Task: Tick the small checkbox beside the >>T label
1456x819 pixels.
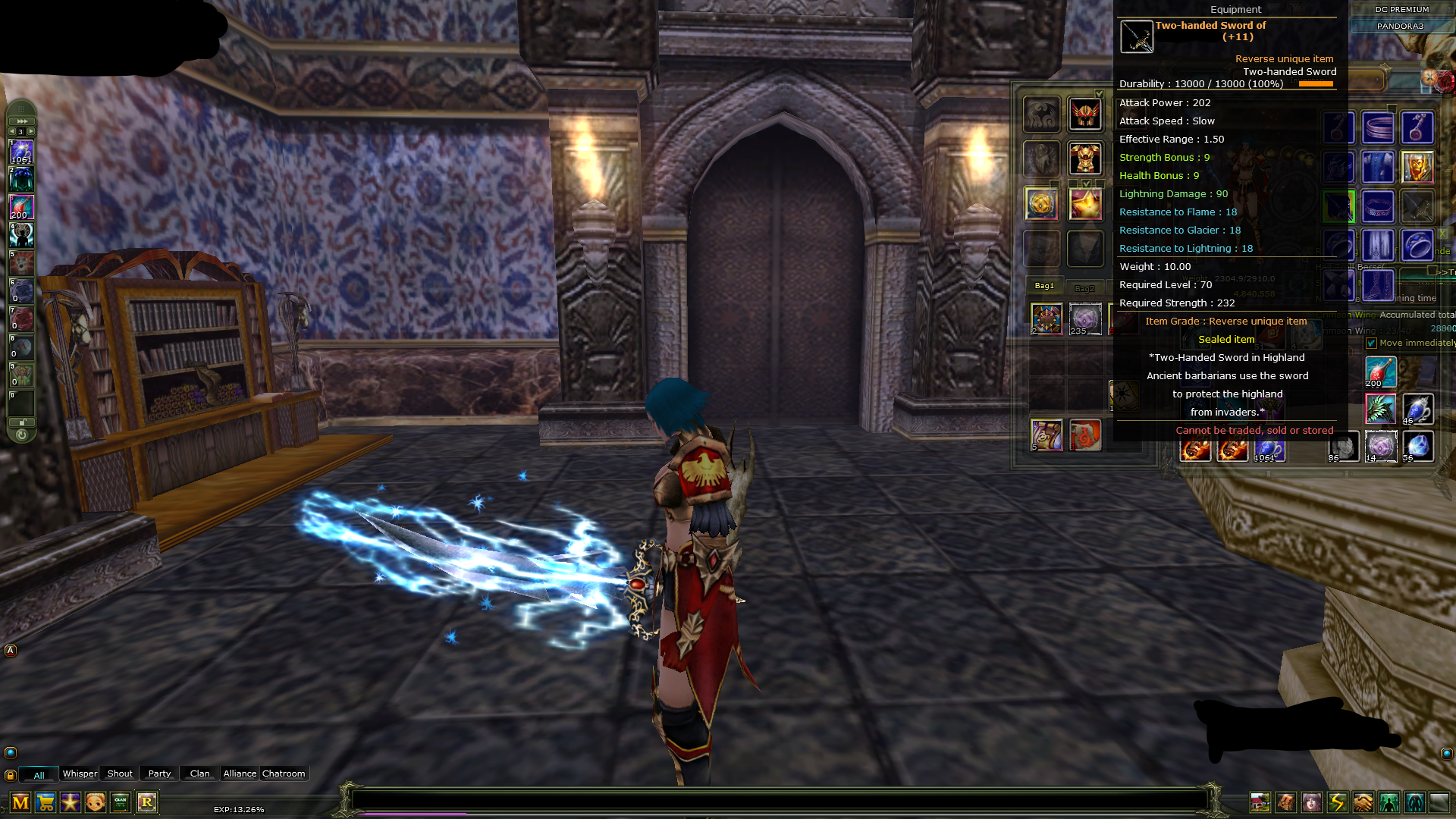Action: pyautogui.click(x=1432, y=271)
